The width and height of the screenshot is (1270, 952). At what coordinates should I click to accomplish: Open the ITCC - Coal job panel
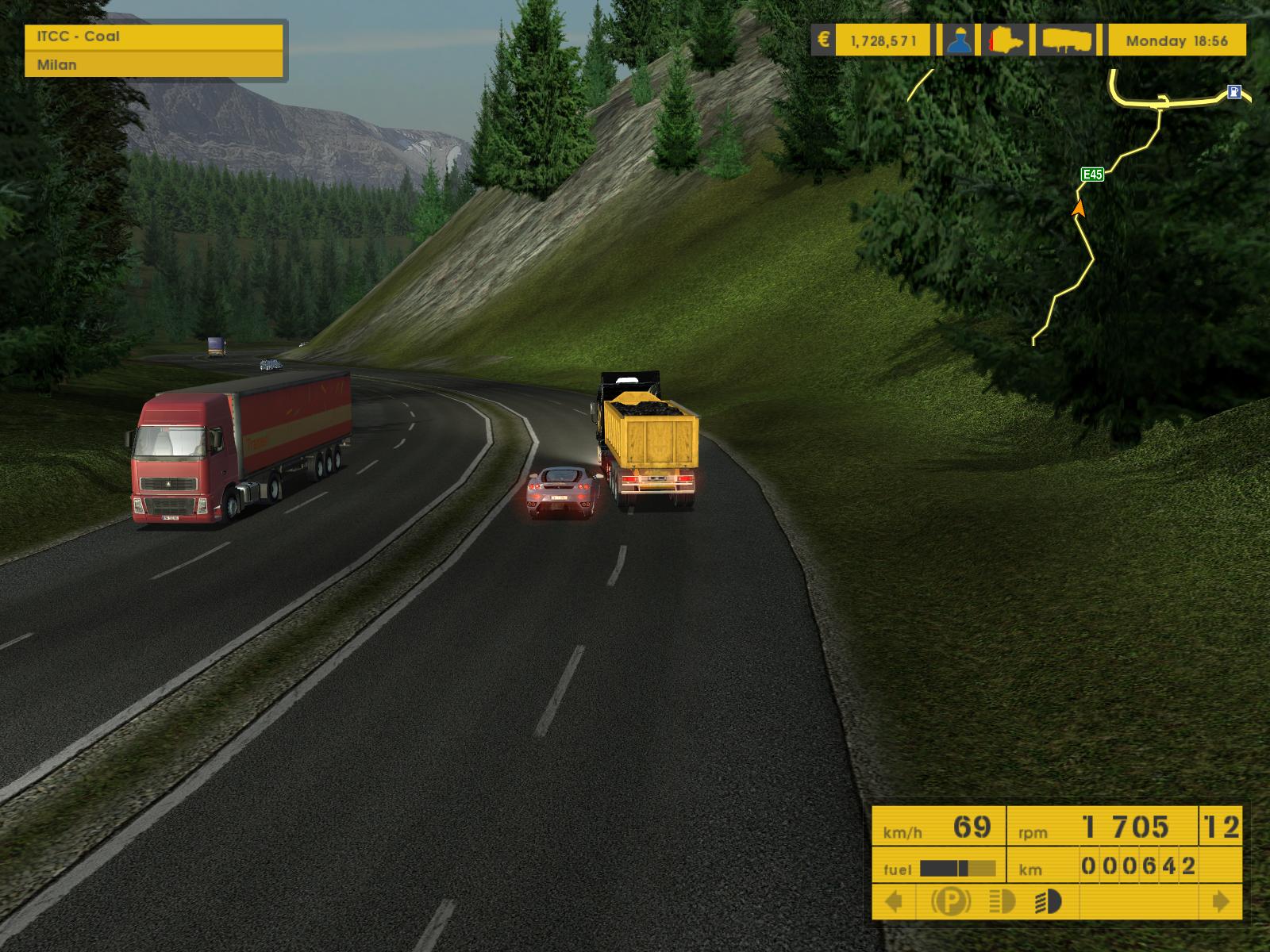[x=154, y=36]
